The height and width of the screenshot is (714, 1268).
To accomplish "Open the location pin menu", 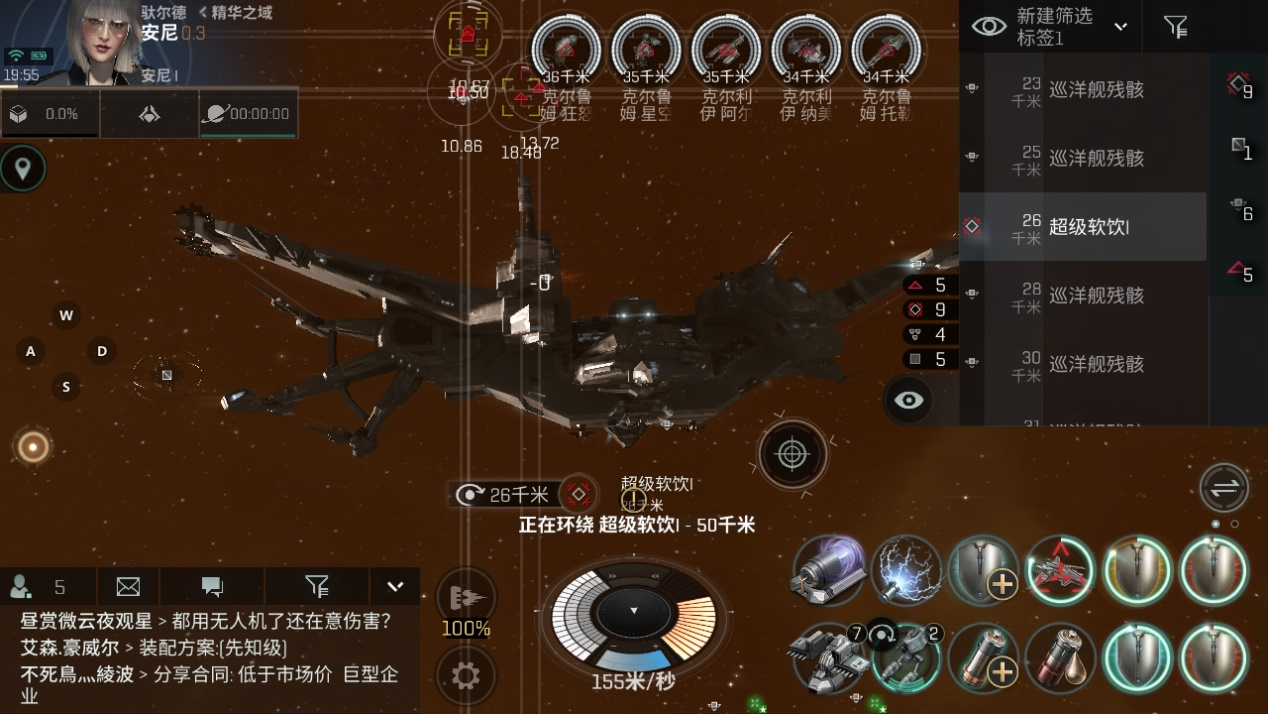I will (22, 168).
